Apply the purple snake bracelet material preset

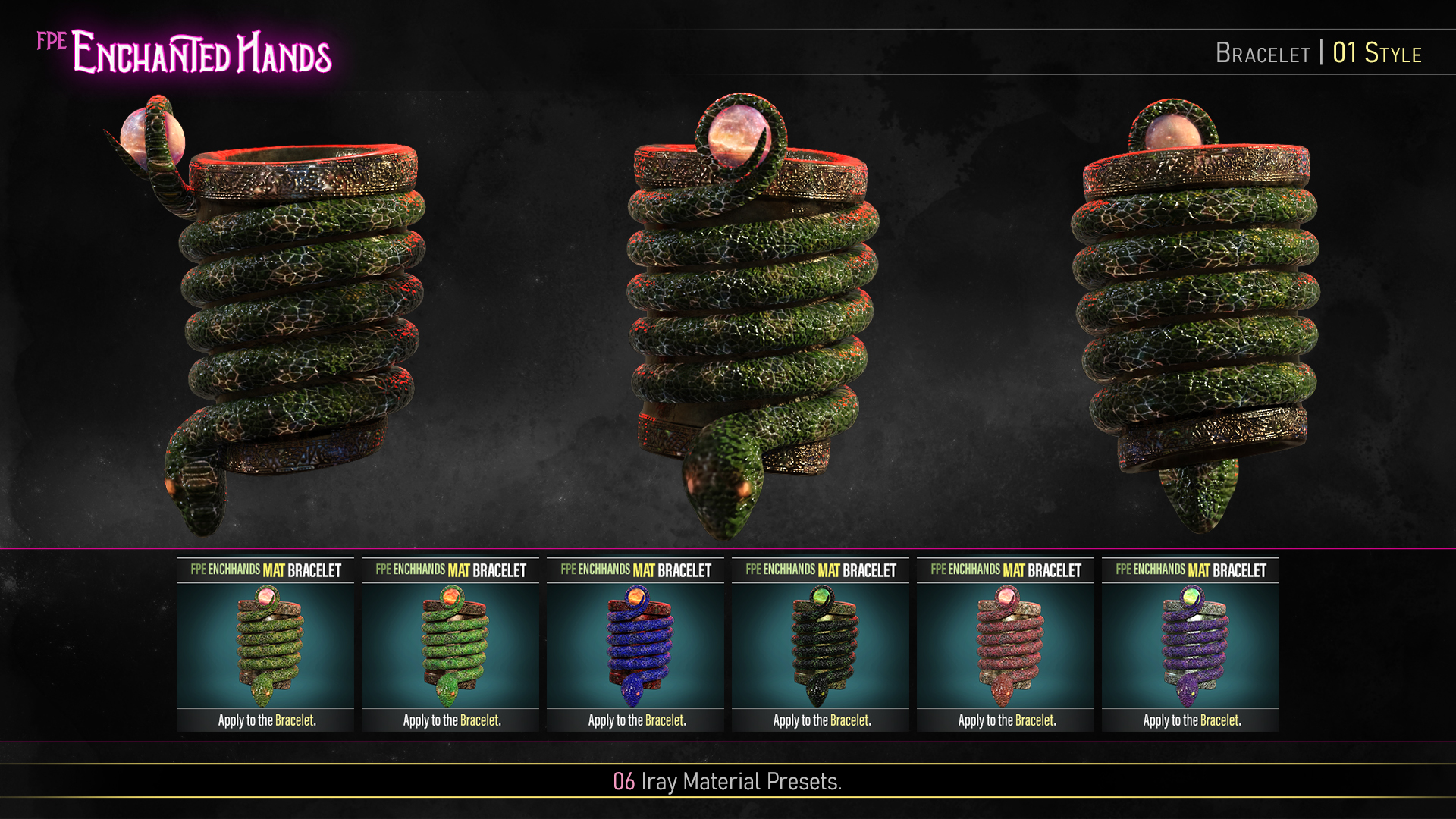coord(1191,645)
